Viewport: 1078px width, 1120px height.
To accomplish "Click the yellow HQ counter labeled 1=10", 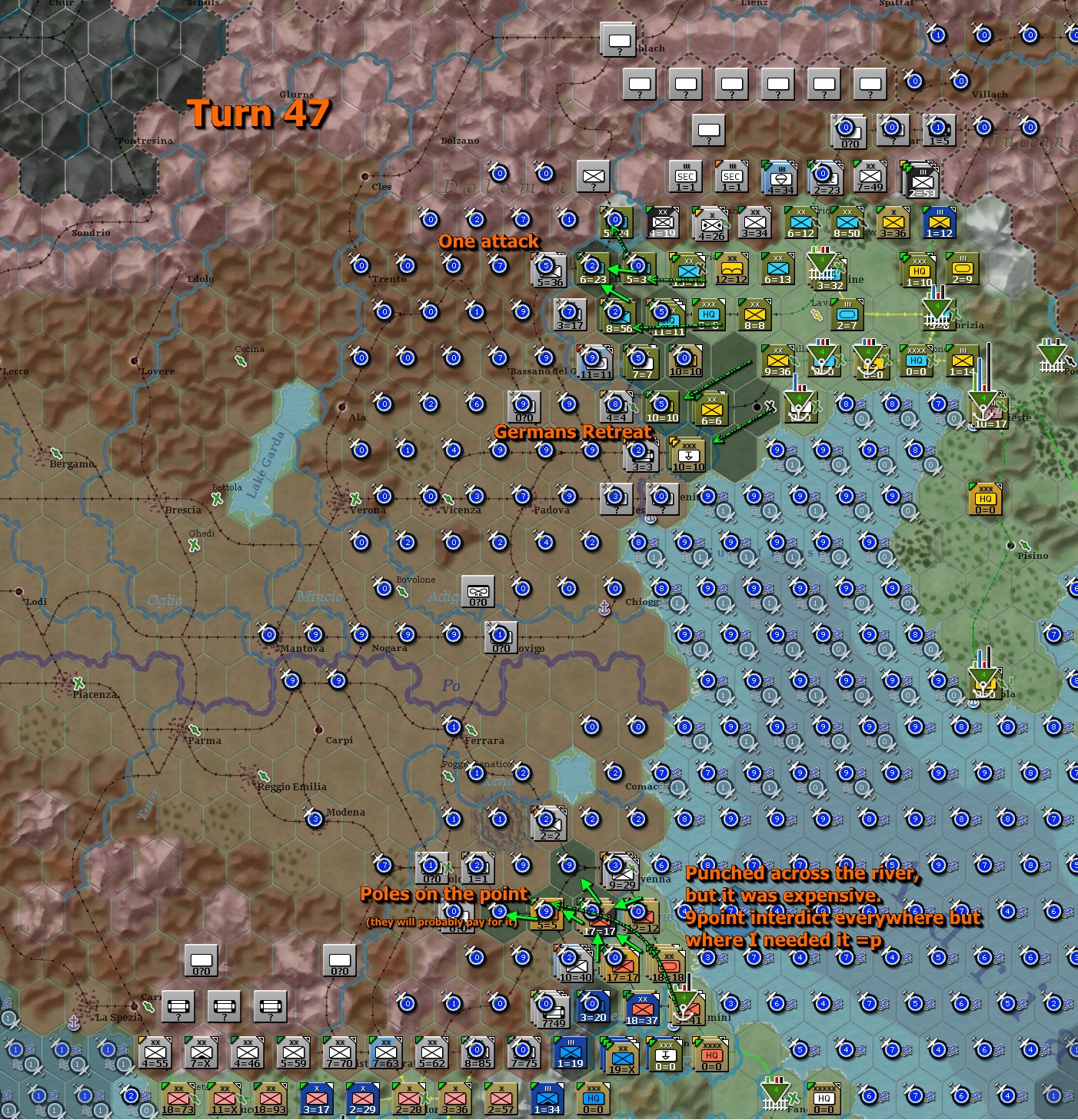I will click(915, 271).
